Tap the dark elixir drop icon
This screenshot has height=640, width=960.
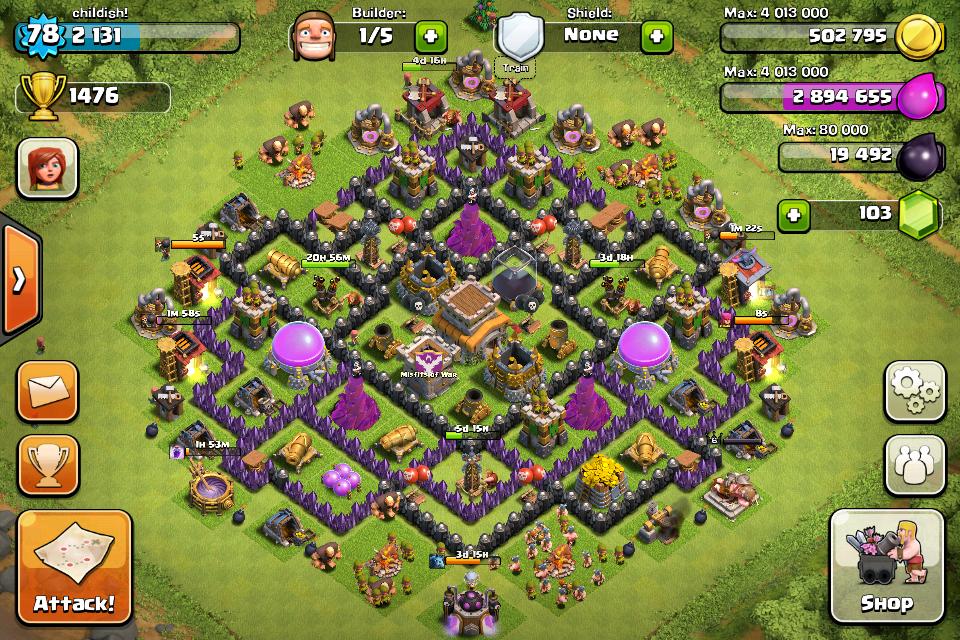918,156
